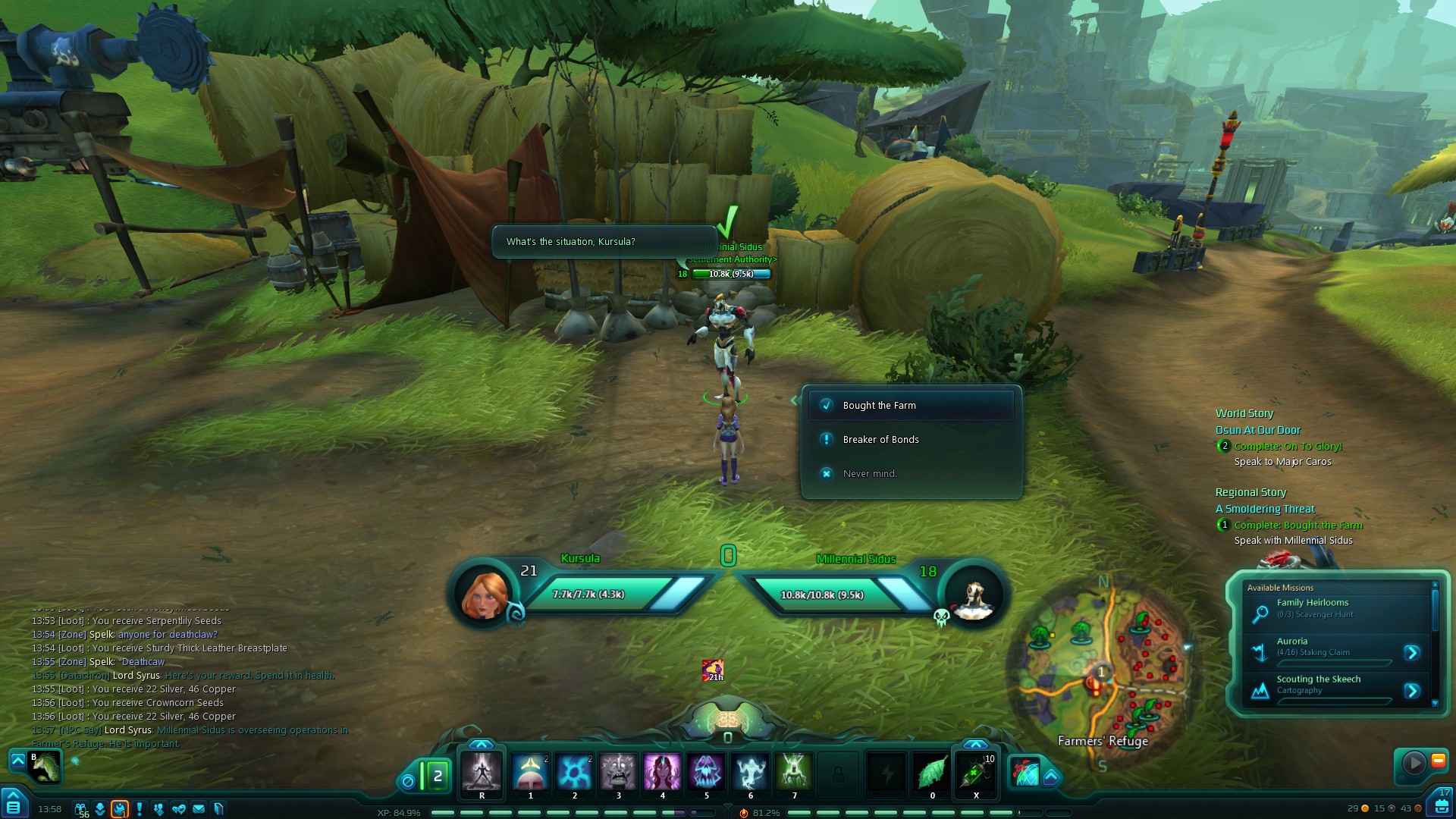1456x819 pixels.
Task: Open the gift rewards icon showing 56
Action: 80,809
